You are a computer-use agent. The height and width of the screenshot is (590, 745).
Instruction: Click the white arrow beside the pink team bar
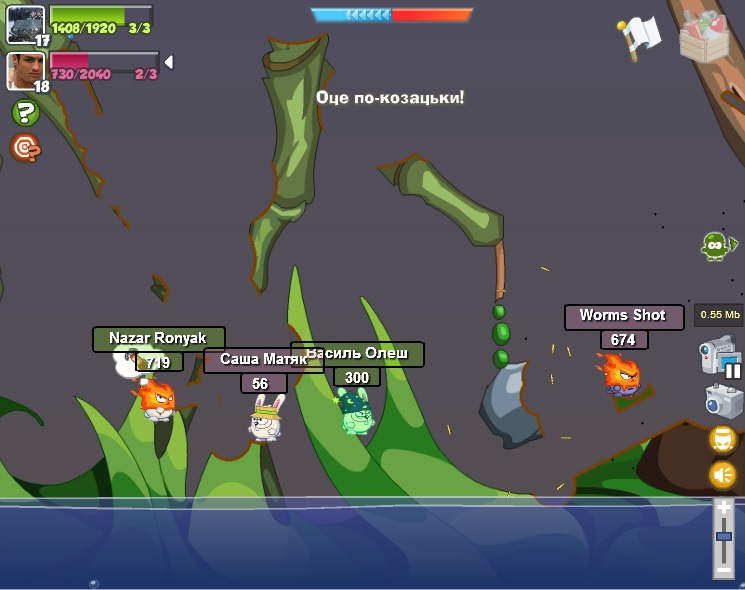click(x=169, y=62)
